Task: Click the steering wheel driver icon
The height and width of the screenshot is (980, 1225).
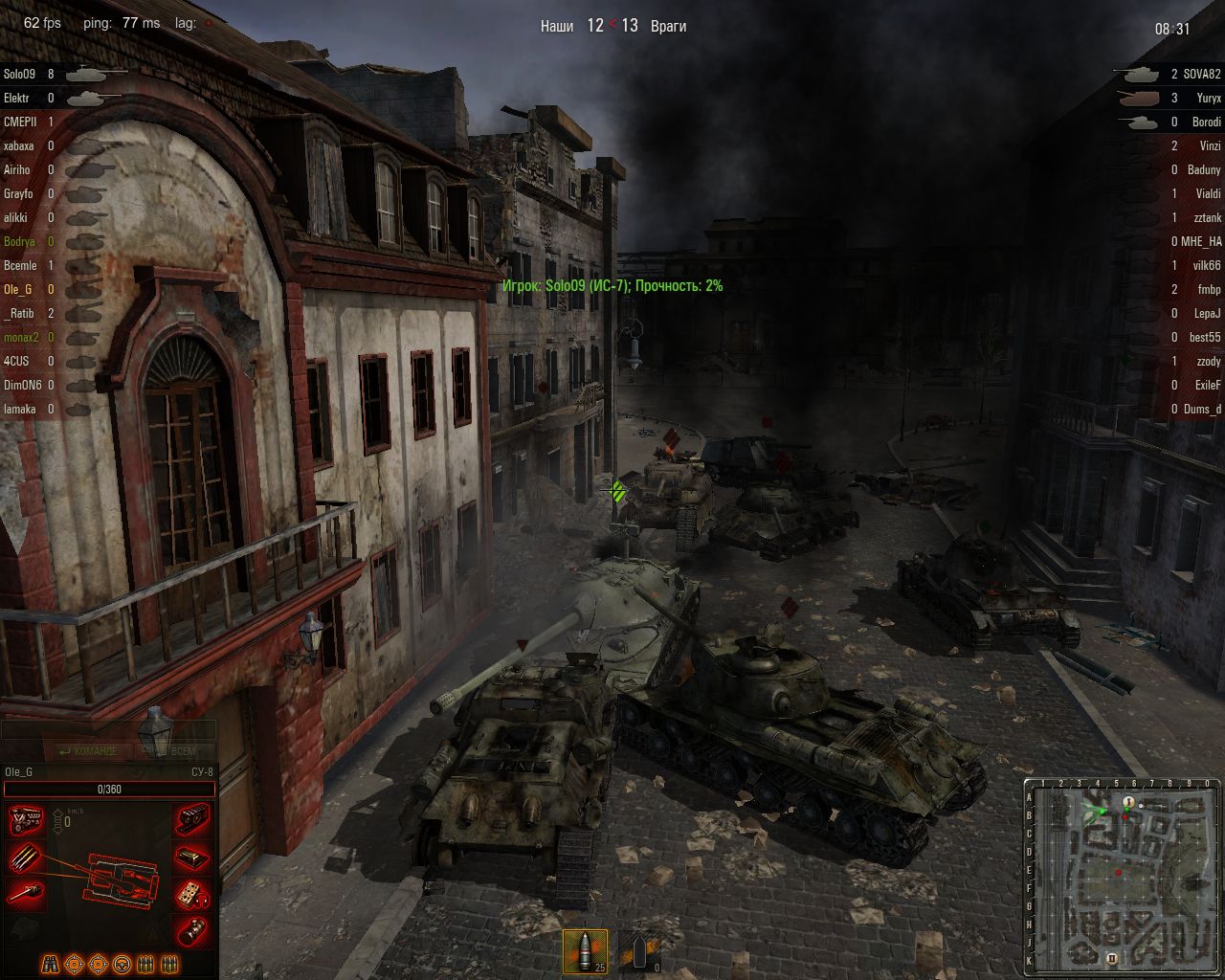Action: coord(122,964)
